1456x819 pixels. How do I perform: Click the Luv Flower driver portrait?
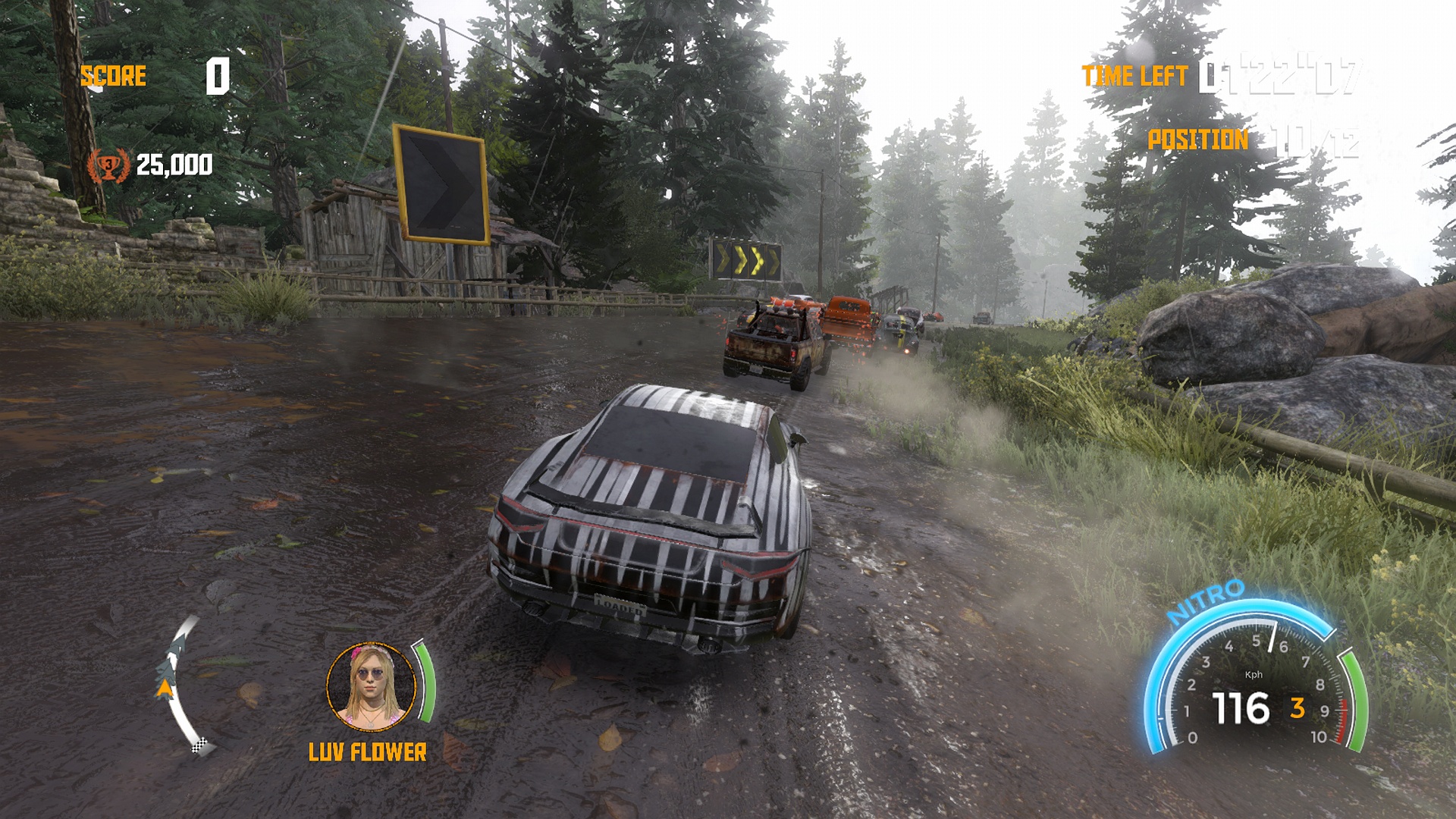[372, 686]
